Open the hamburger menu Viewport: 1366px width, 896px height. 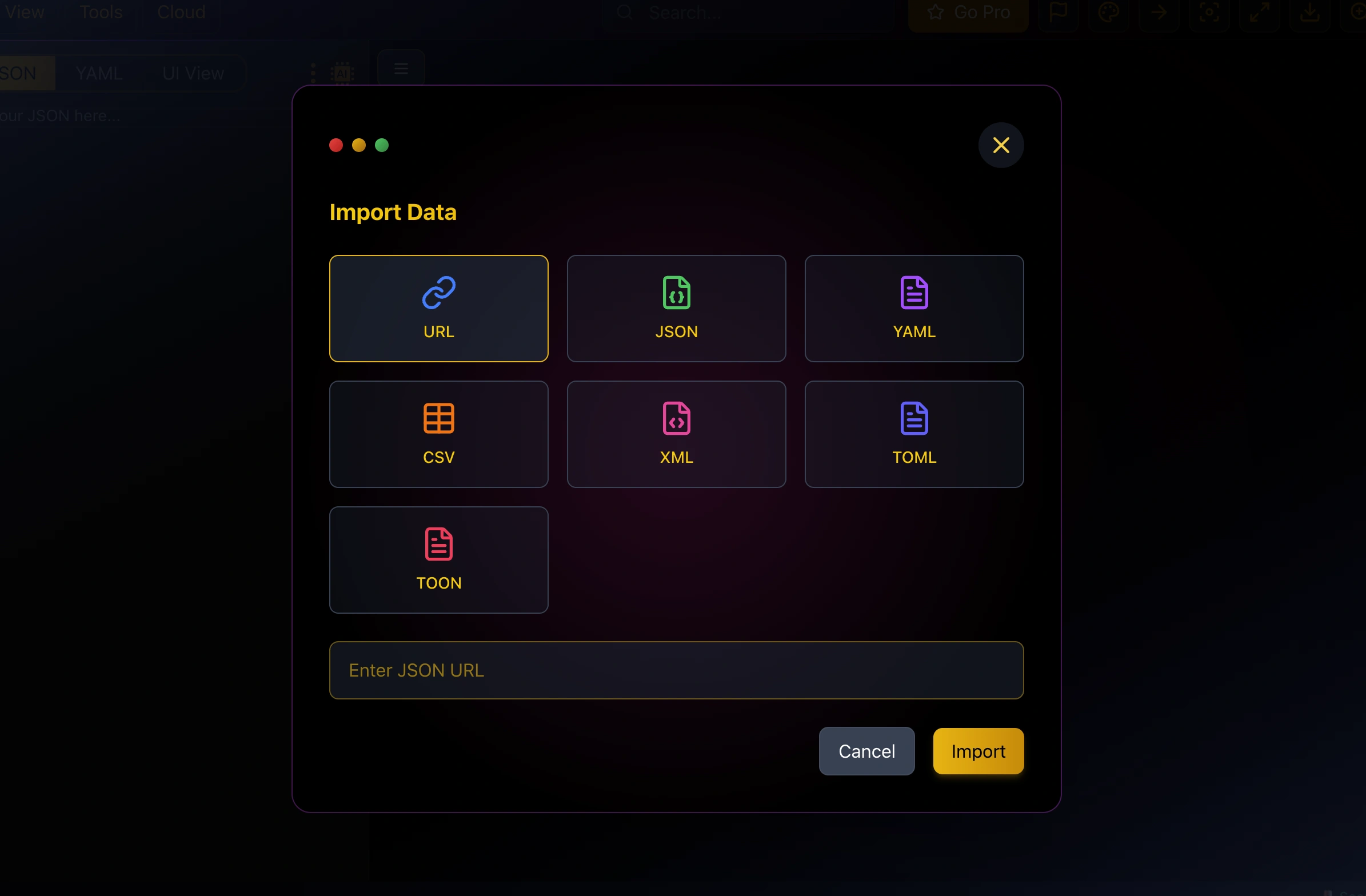[x=401, y=69]
